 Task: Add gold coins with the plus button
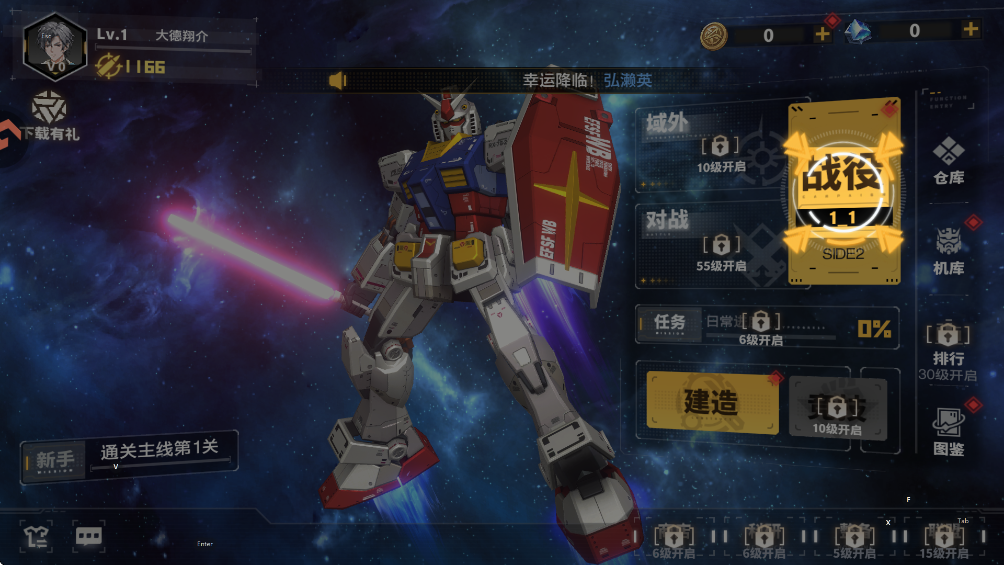[822, 34]
